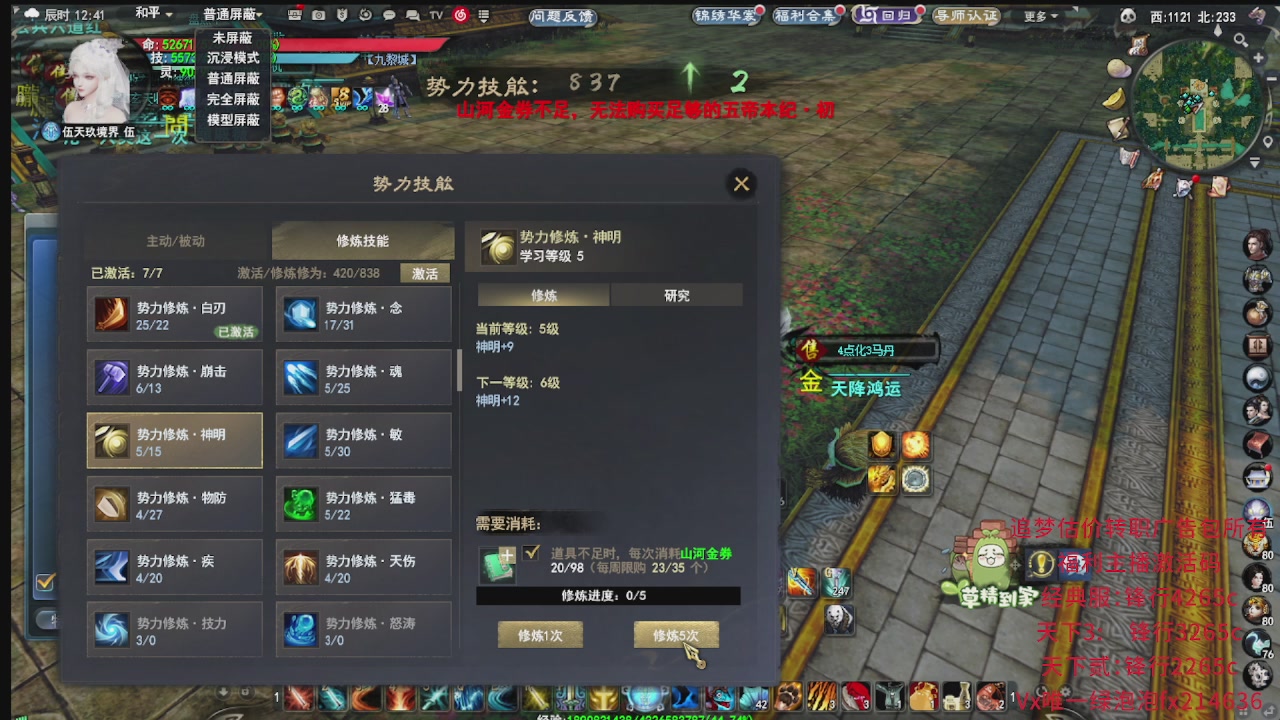
Task: Click the 修炼5次 button
Action: pos(677,633)
